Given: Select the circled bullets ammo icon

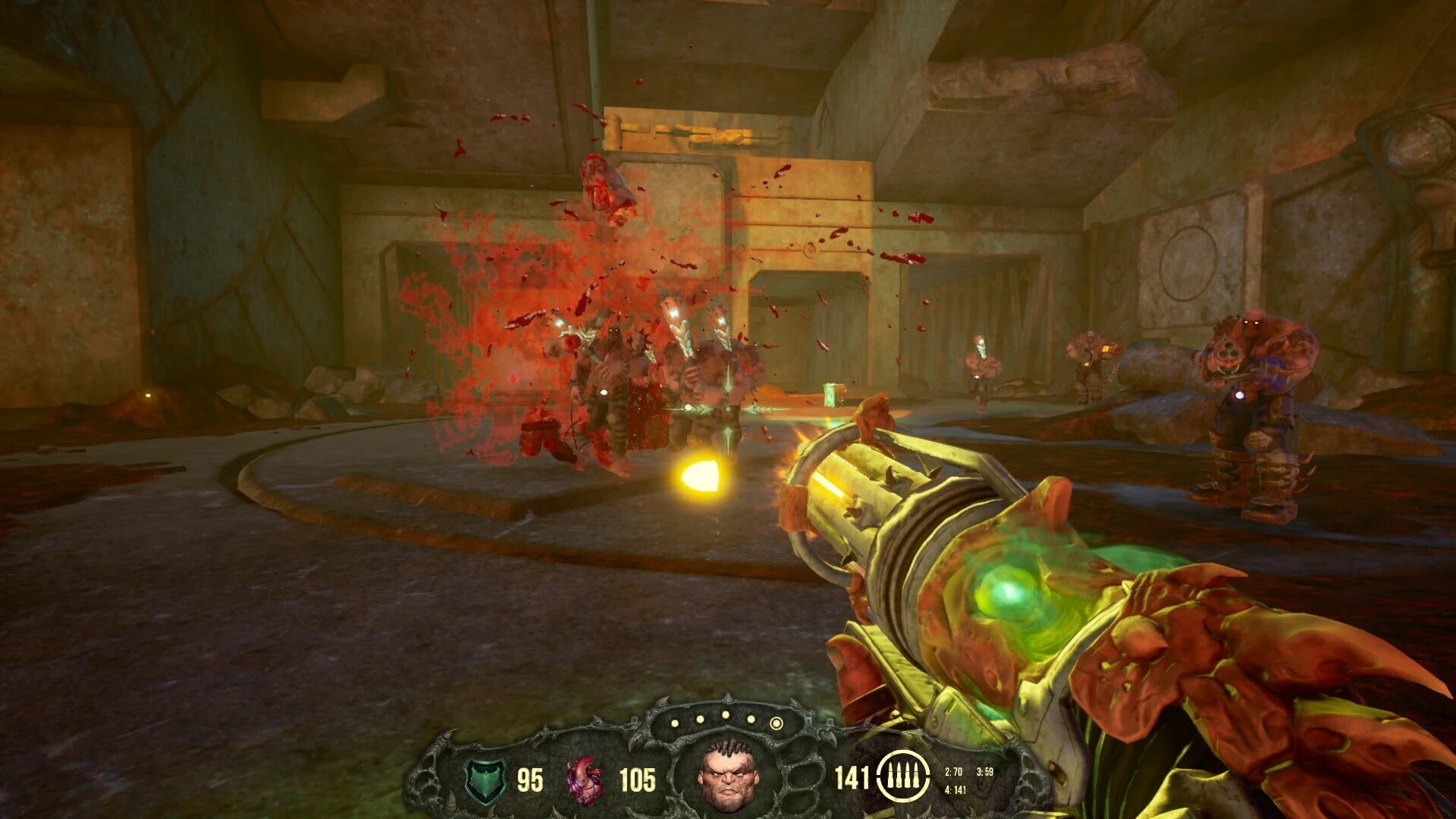Looking at the screenshot, I should pos(902,777).
